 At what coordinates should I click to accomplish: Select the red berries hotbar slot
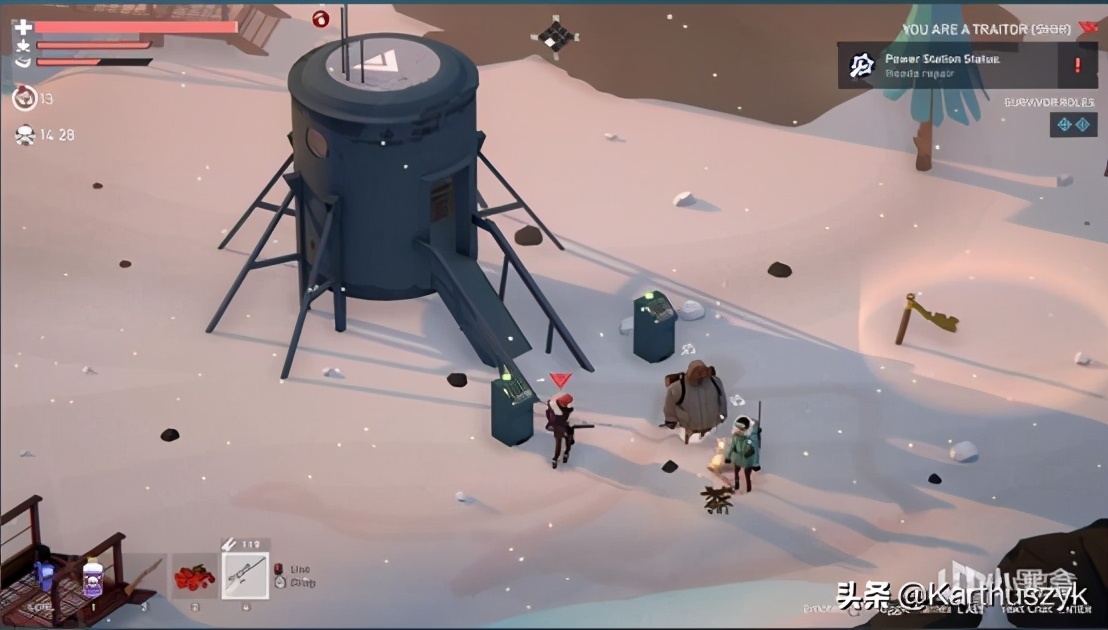pyautogui.click(x=193, y=577)
